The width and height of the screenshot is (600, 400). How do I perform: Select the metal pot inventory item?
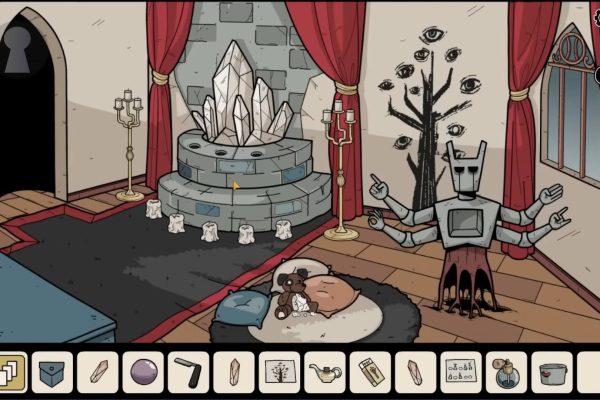coord(551,372)
